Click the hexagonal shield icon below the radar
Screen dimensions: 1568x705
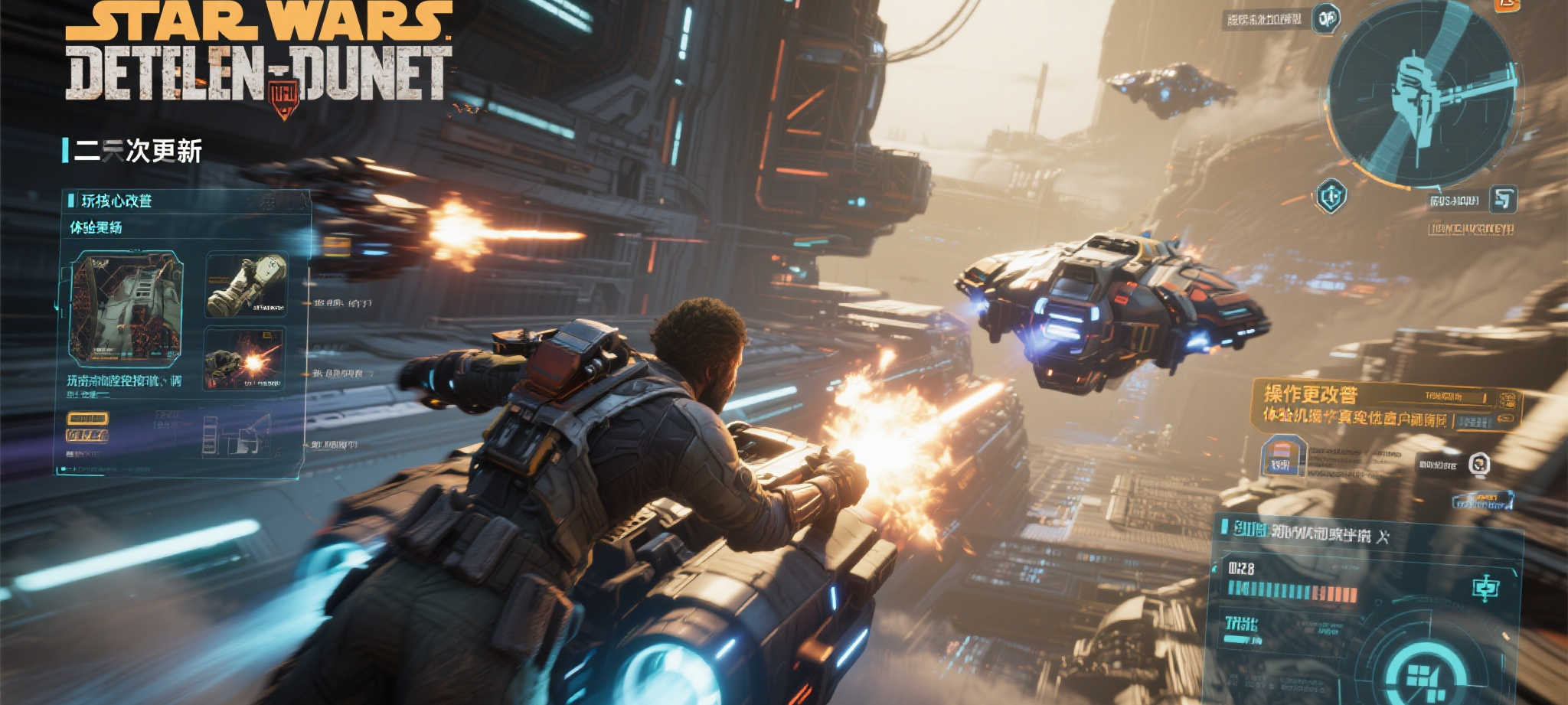coord(1331,197)
